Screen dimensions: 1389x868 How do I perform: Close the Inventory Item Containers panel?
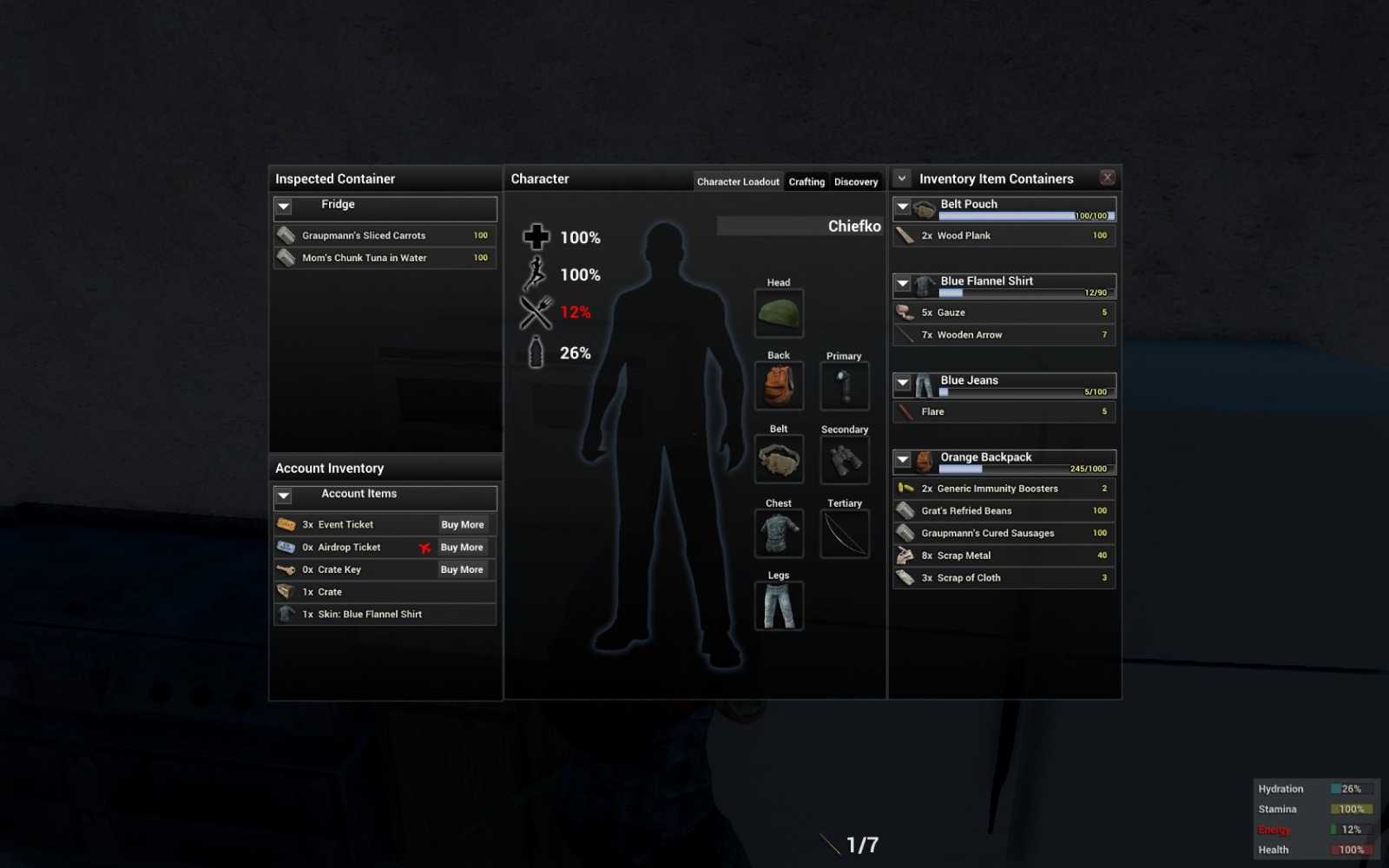[x=1107, y=177]
